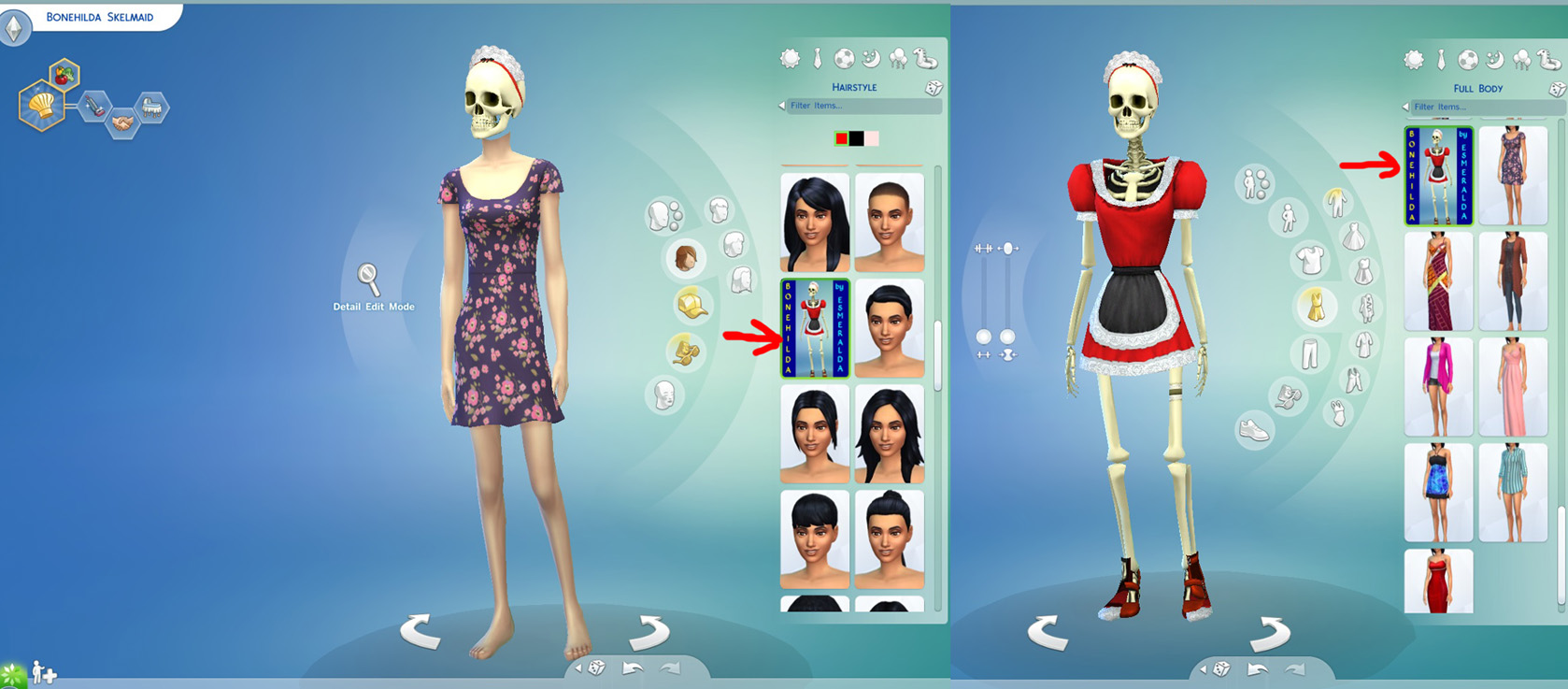Collapse the Hairstyle Filter Items panel arrow
Image resolution: width=1568 pixels, height=689 pixels.
[782, 106]
